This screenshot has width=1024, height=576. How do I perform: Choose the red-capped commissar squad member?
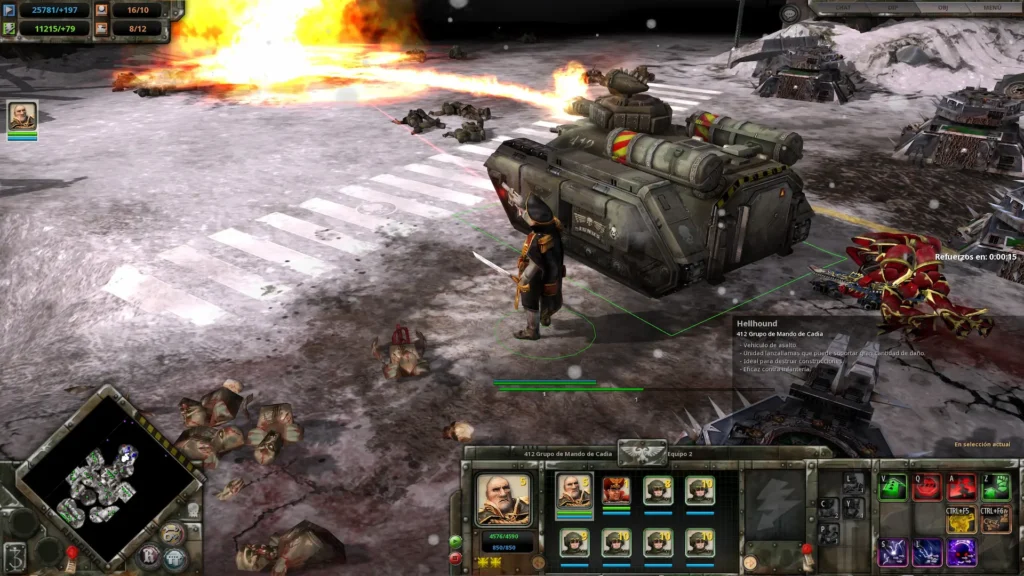[616, 490]
